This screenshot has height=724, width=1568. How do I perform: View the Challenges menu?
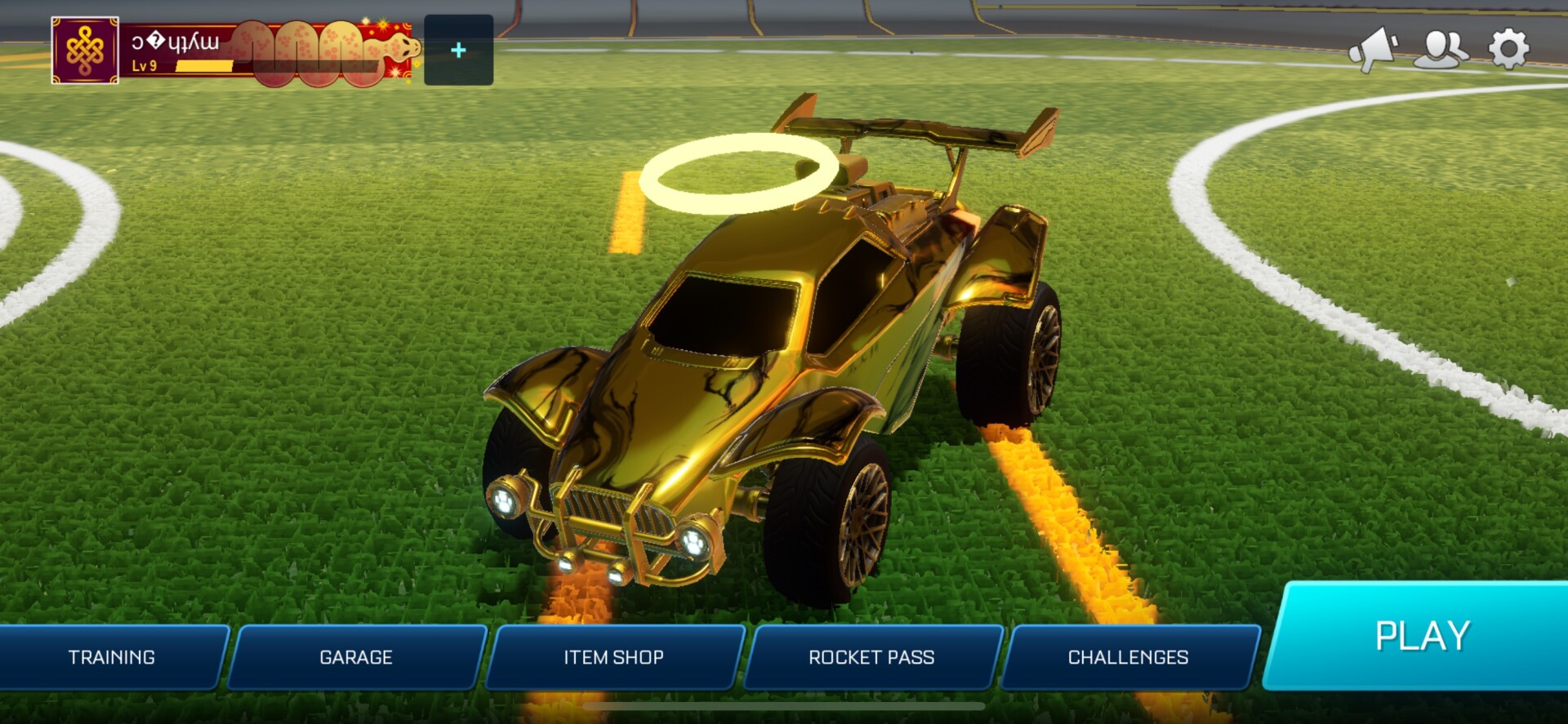1129,657
